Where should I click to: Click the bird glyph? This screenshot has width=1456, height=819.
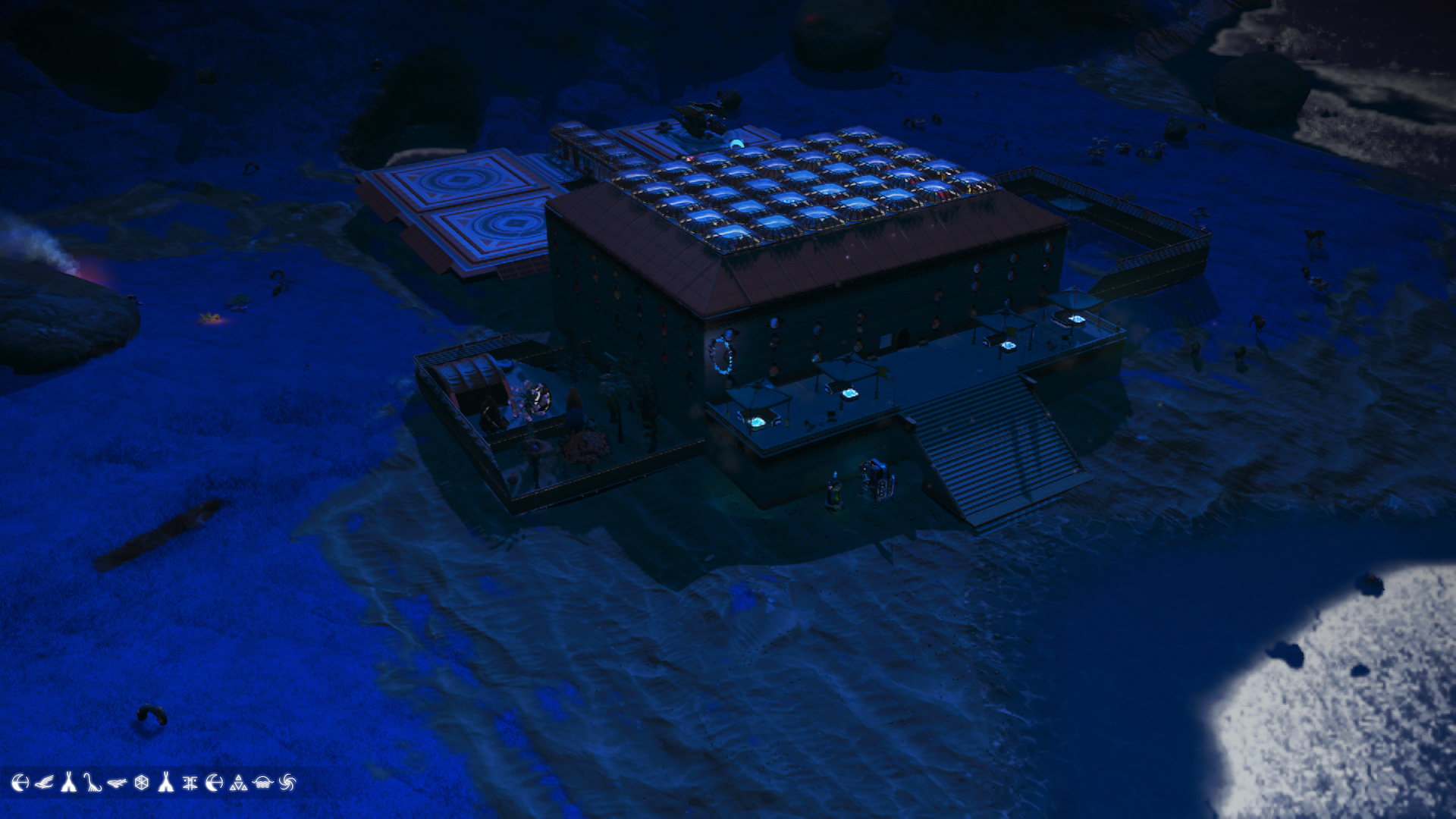(x=44, y=782)
